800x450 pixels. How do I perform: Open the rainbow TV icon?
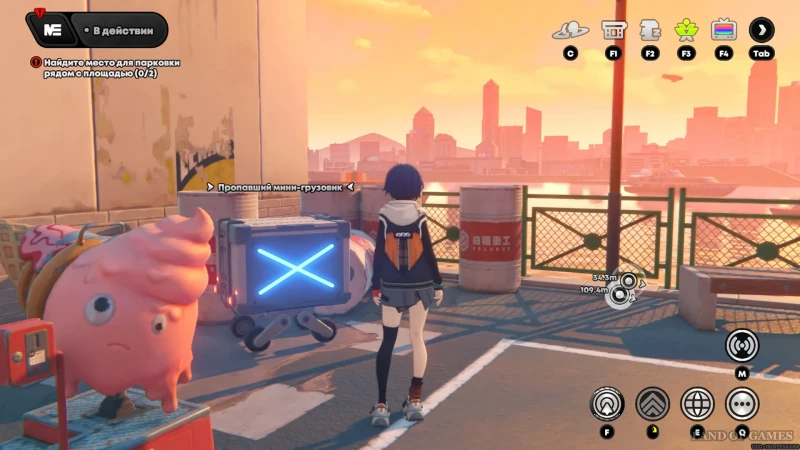coord(723,30)
